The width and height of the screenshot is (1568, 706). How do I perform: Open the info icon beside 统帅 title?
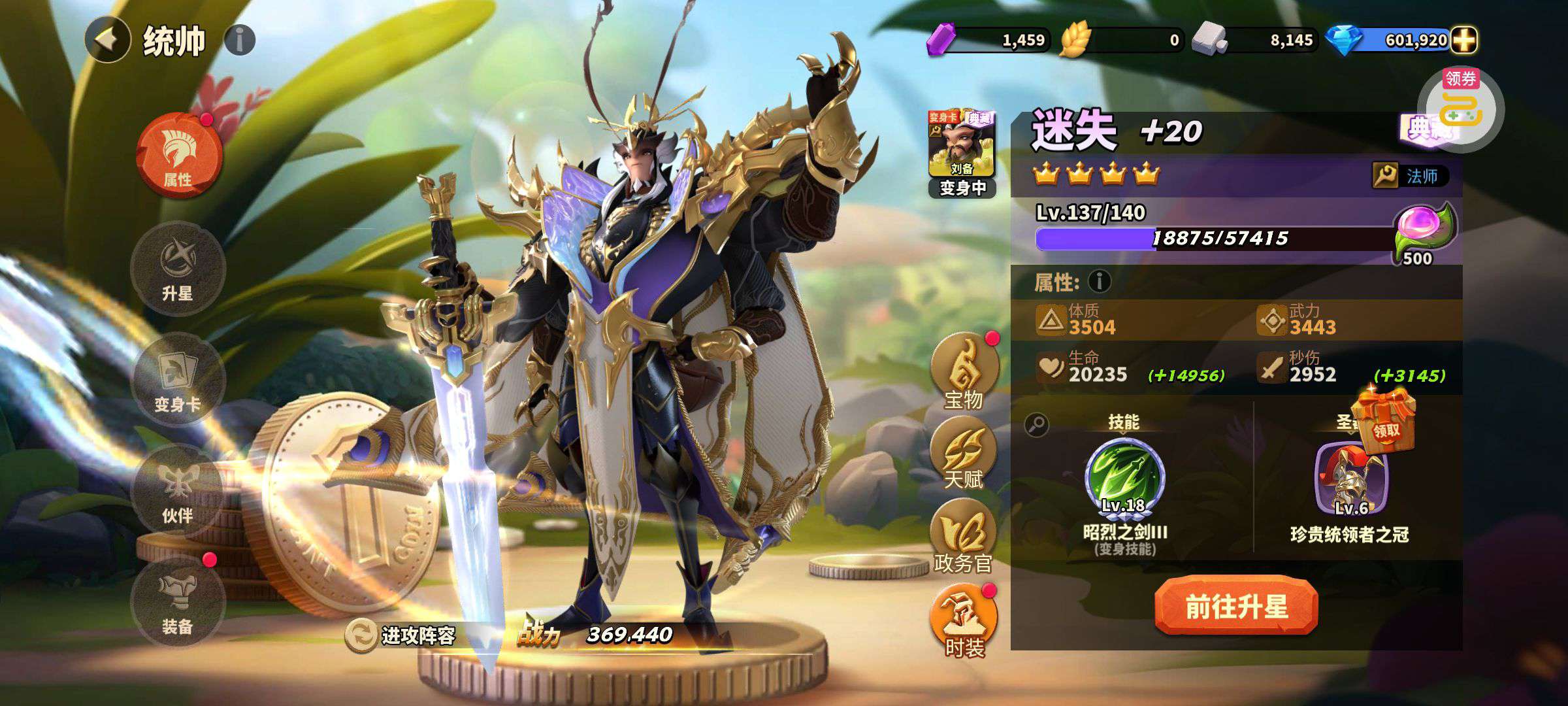point(239,41)
